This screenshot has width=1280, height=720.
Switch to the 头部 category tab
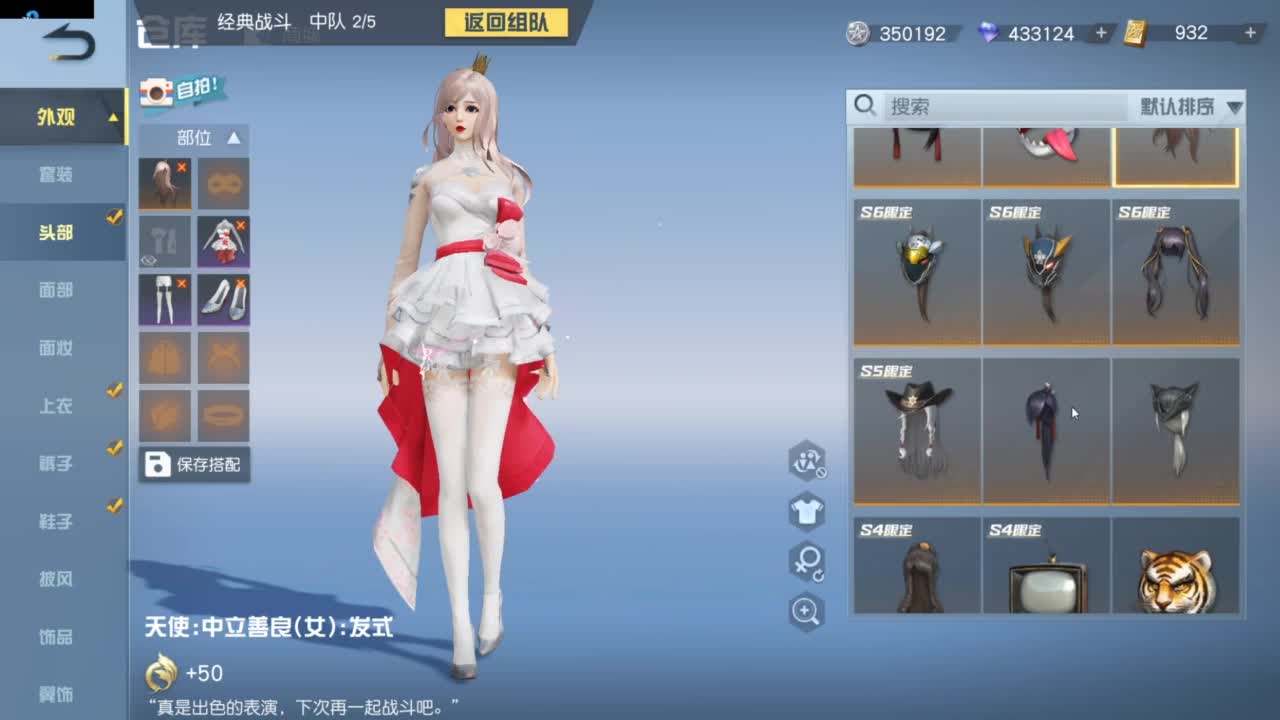click(x=55, y=231)
